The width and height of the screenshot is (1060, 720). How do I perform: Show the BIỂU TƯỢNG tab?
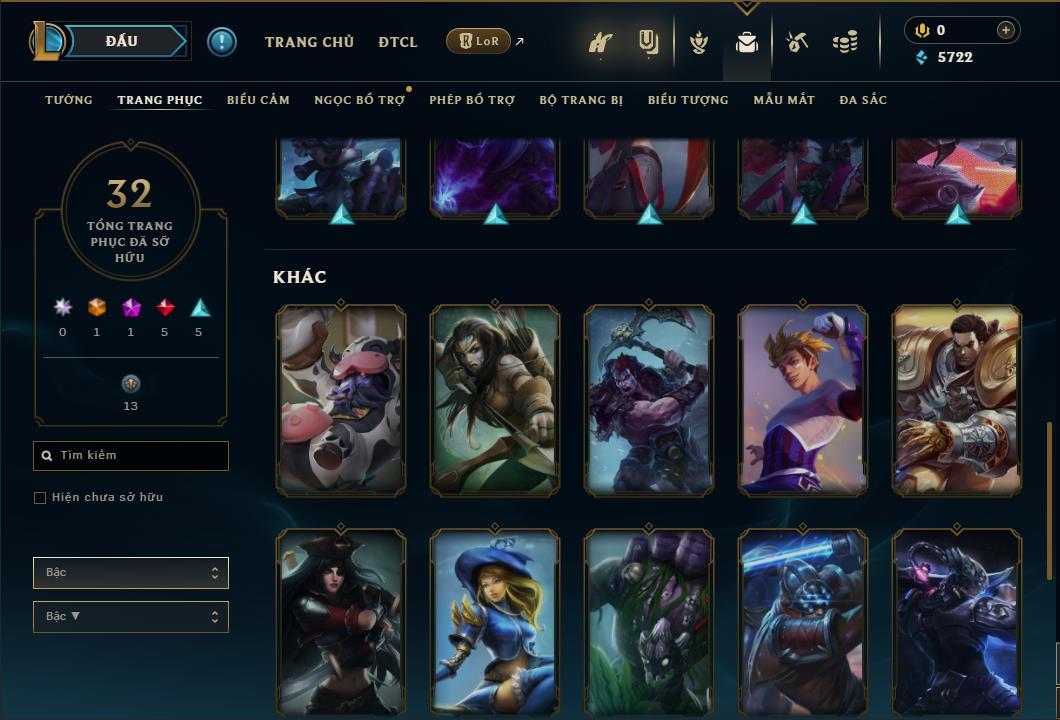(x=688, y=100)
